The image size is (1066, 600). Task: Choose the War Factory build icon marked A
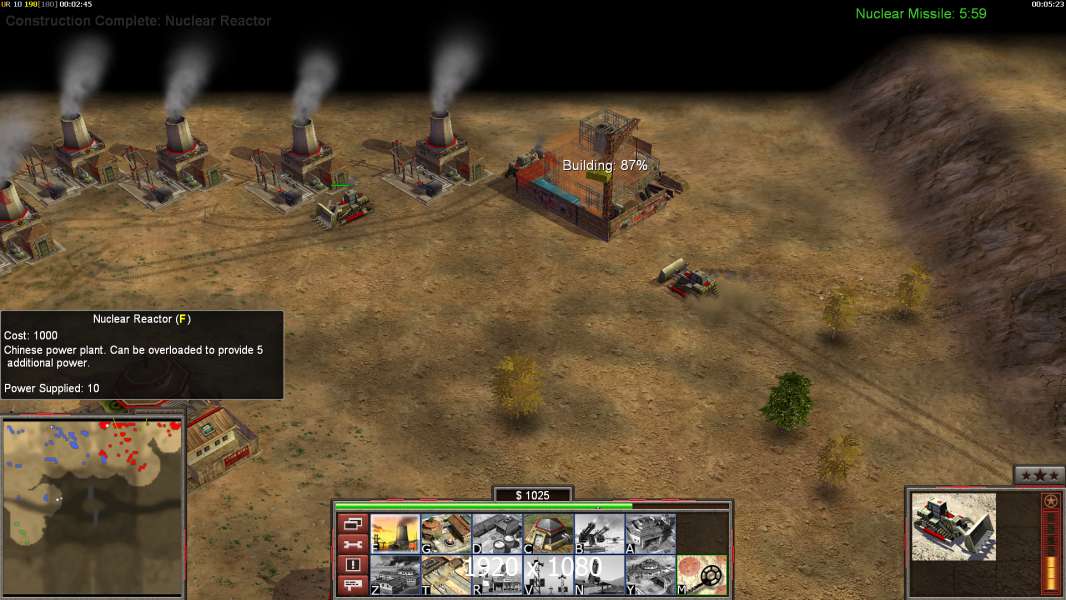[x=650, y=533]
